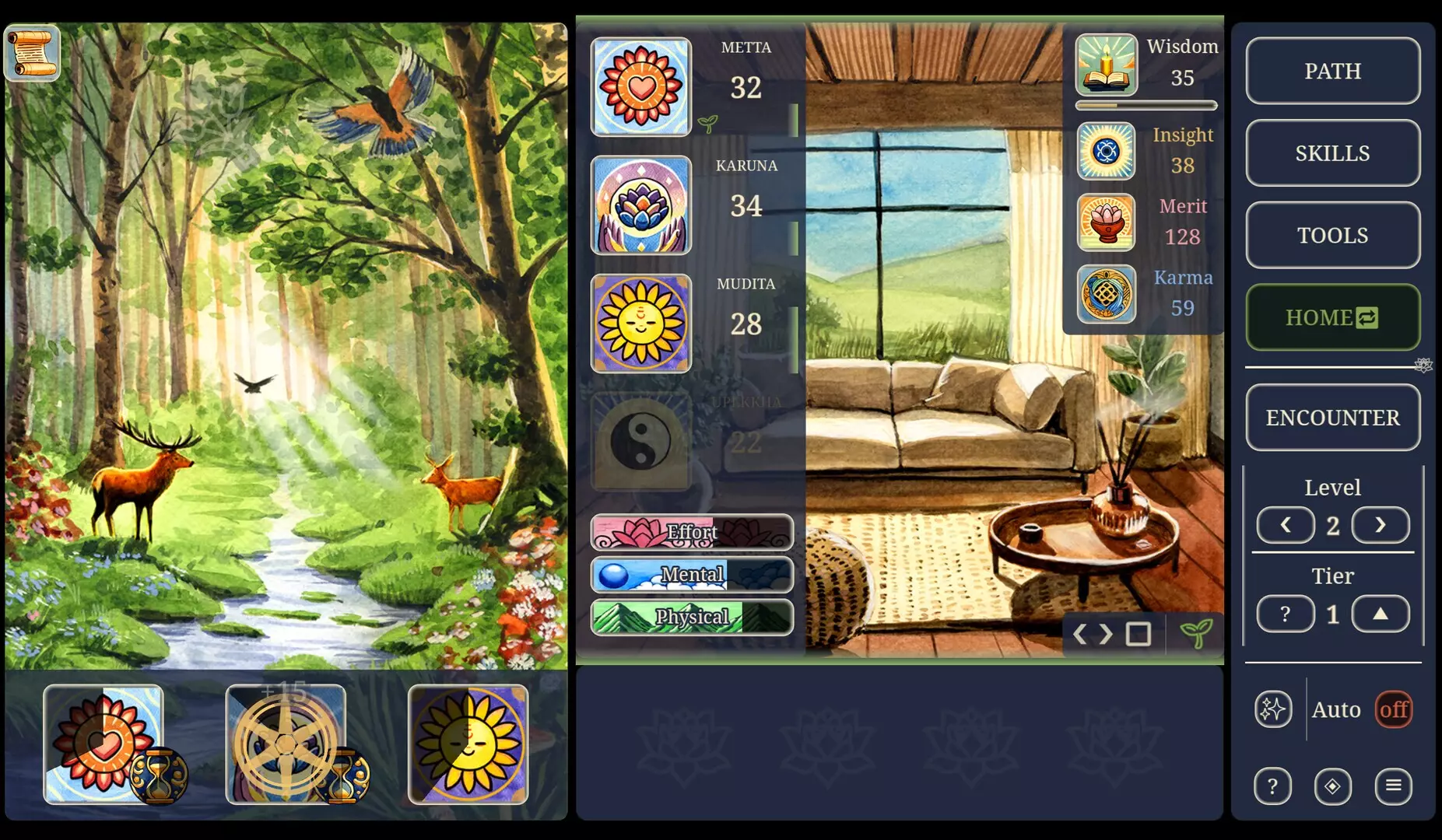Open the Merit lotus bowl icon

tap(1106, 222)
